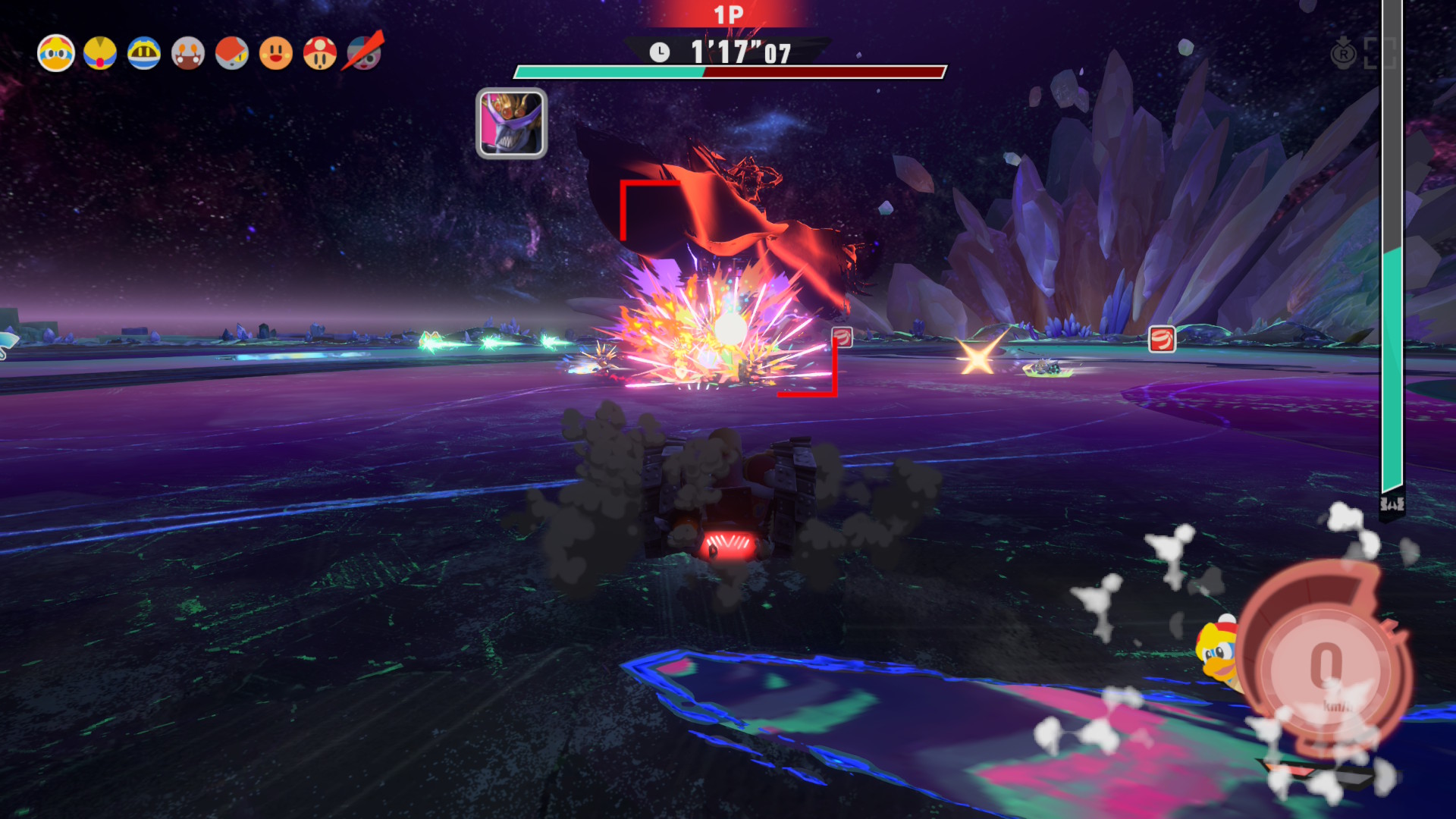This screenshot has height=819, width=1456.
Task: Choose the red mushroom Cappy player icon
Action: pyautogui.click(x=320, y=54)
